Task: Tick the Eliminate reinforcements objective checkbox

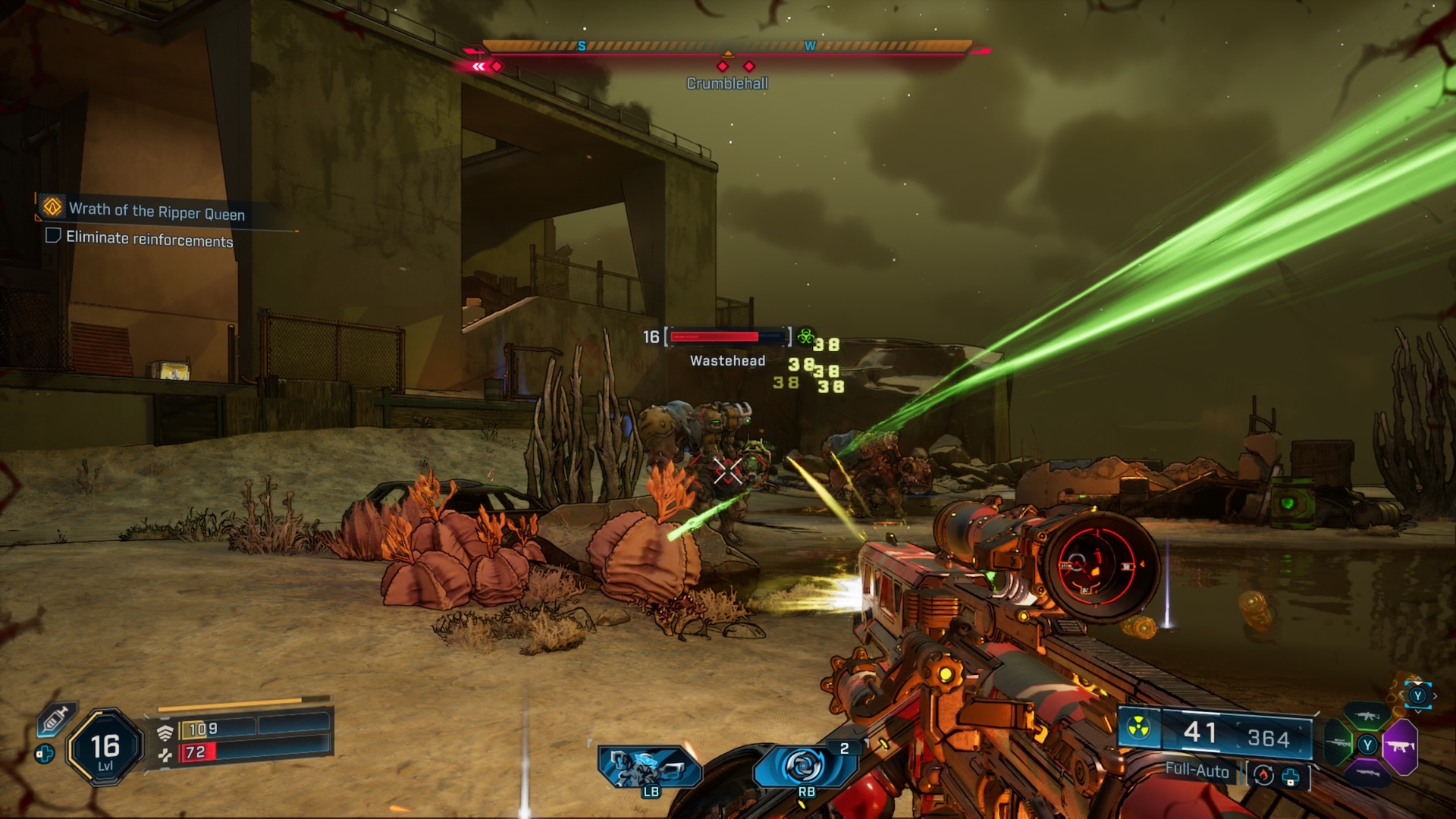Action: click(53, 236)
